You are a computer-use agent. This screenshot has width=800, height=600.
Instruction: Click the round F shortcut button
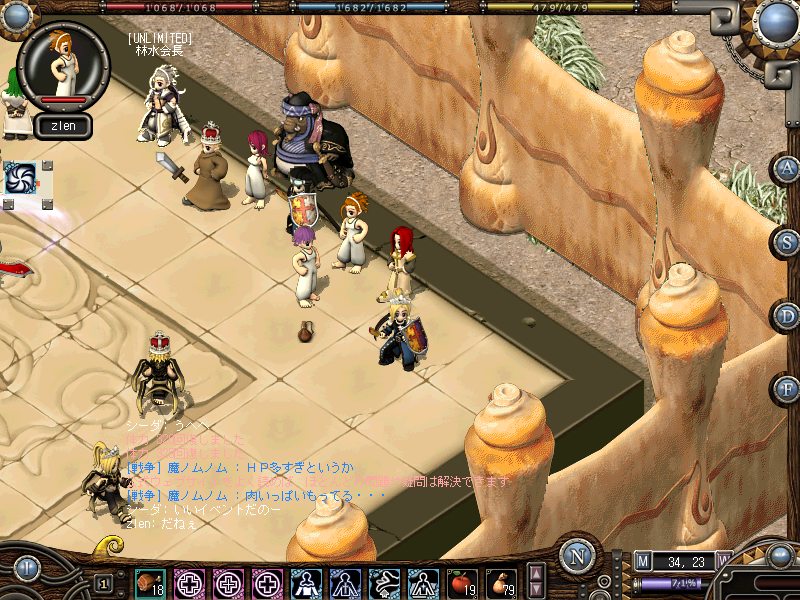[786, 388]
